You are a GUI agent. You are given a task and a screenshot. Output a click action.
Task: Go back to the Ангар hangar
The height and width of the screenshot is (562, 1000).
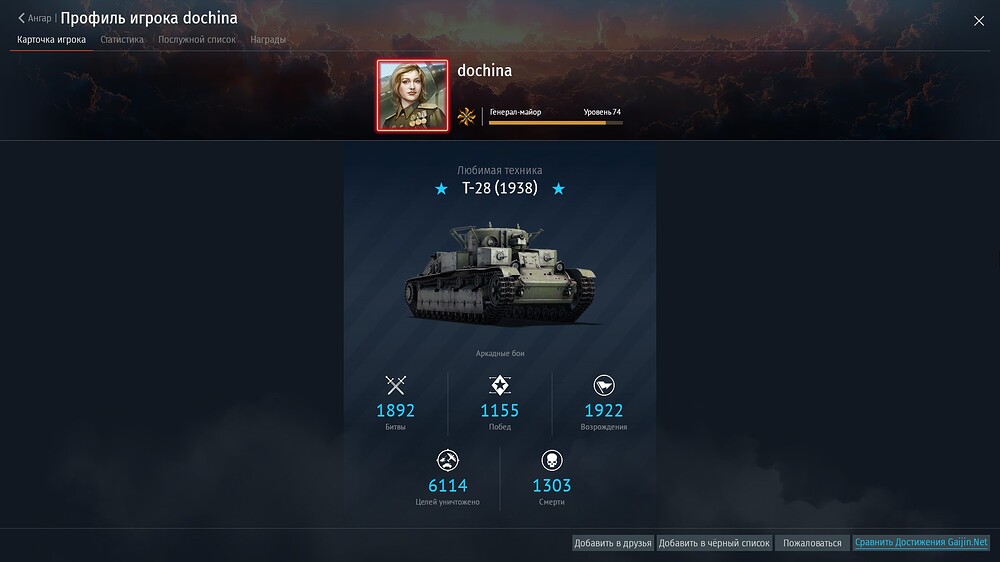(x=35, y=18)
